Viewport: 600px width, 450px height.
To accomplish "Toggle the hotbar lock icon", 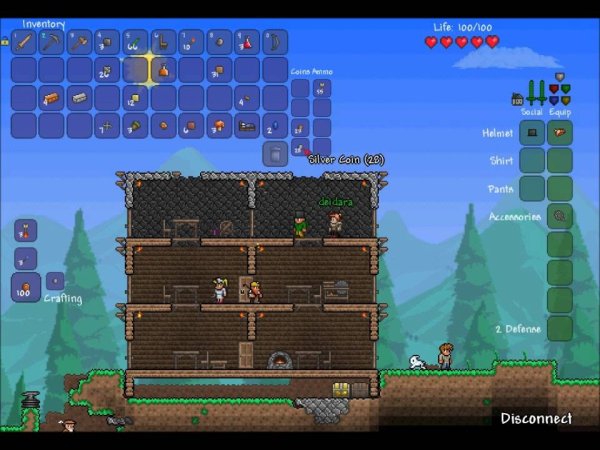I will tap(5, 42).
